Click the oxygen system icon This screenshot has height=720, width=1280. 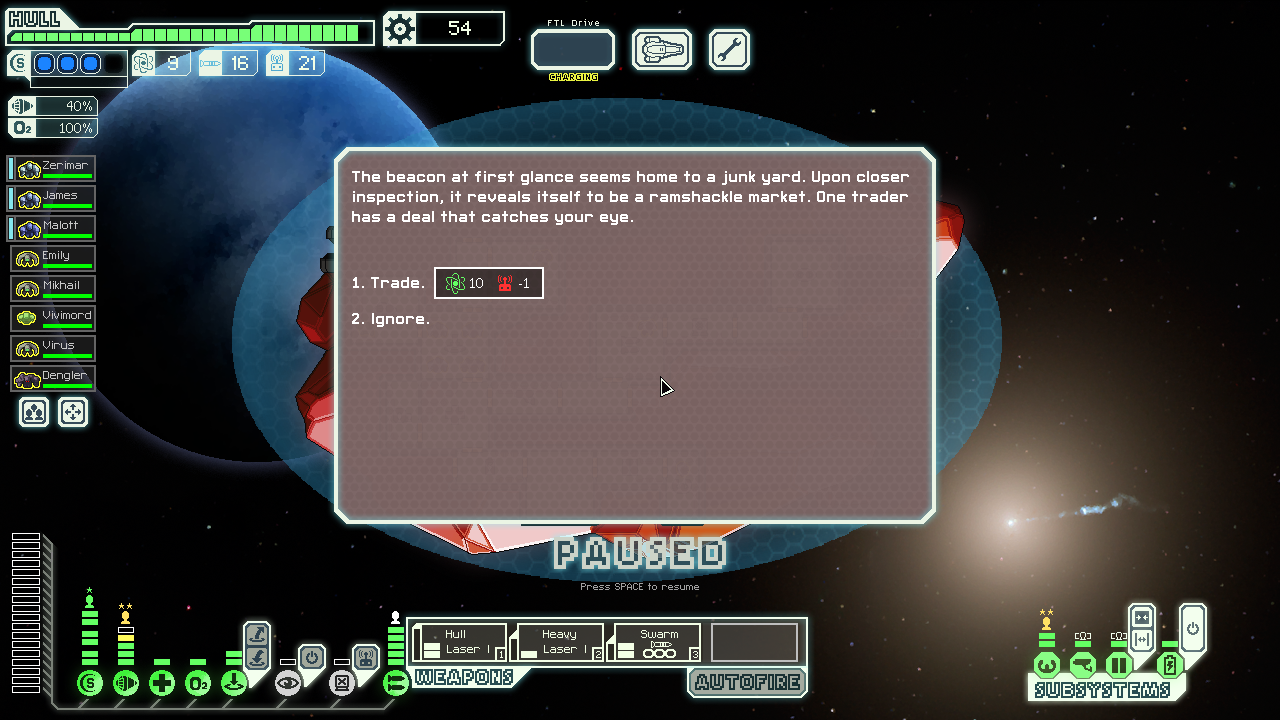coord(198,684)
